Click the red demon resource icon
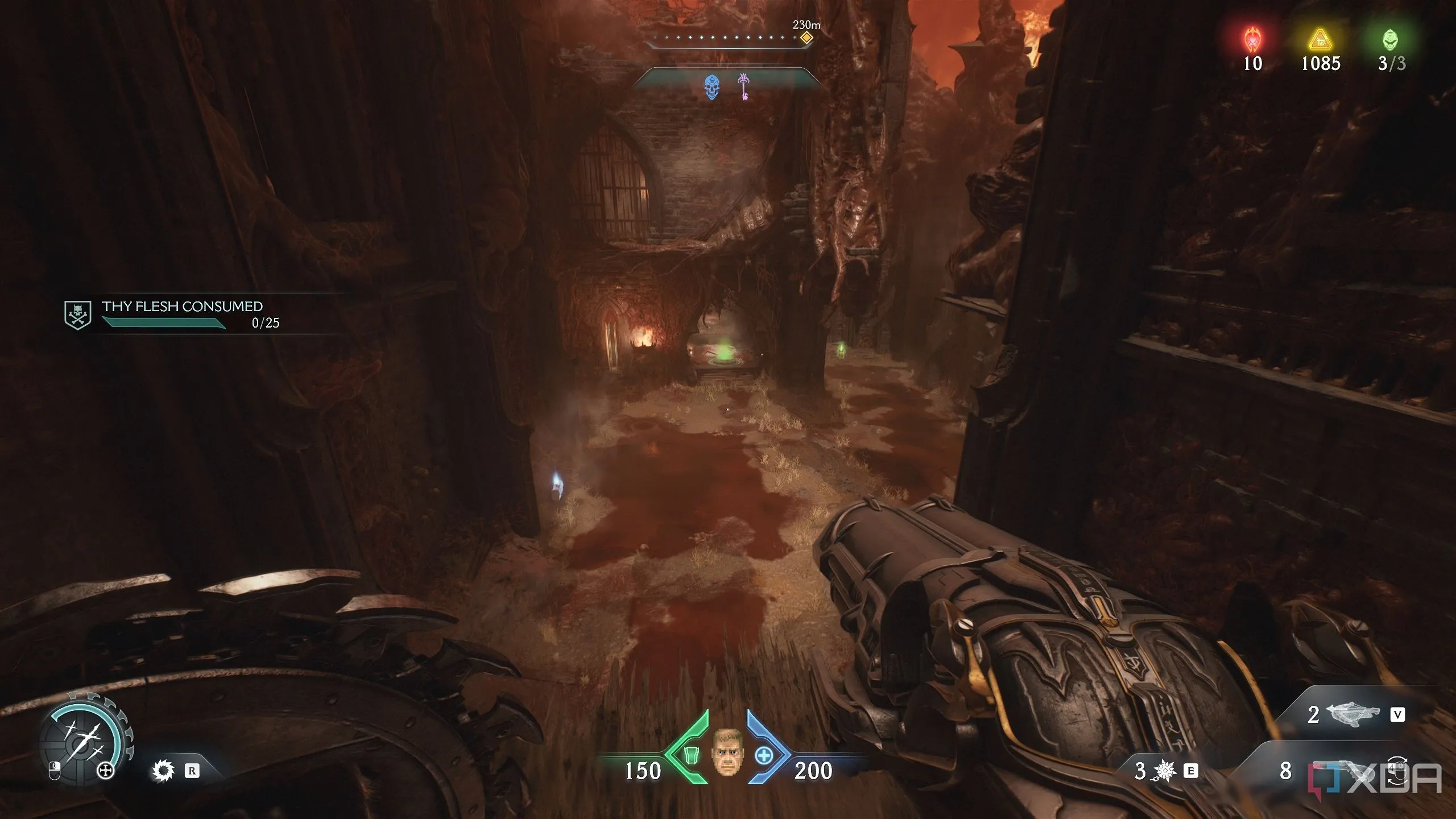The width and height of the screenshot is (1456, 819). click(x=1252, y=40)
